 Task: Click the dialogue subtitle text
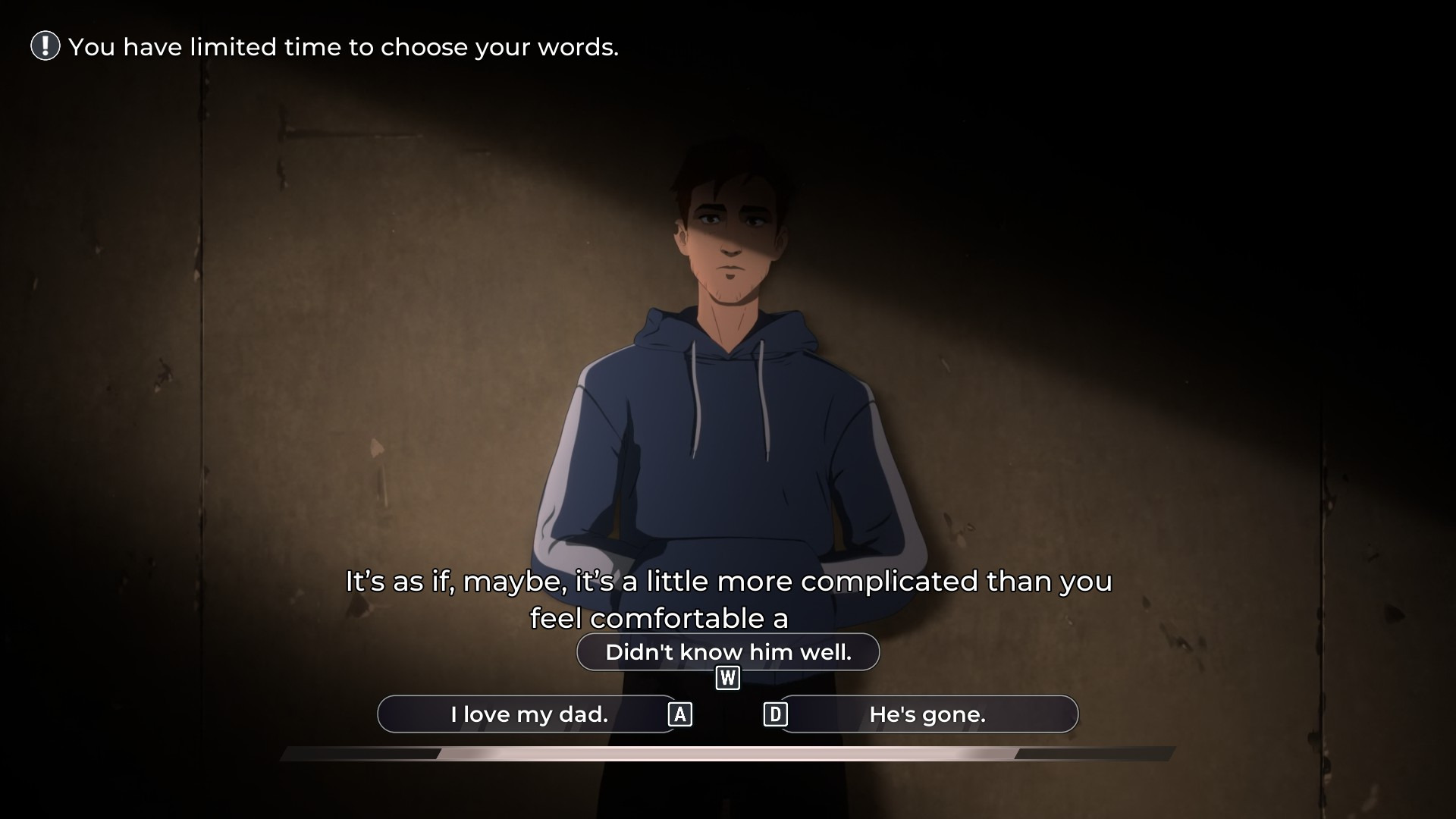(728, 582)
